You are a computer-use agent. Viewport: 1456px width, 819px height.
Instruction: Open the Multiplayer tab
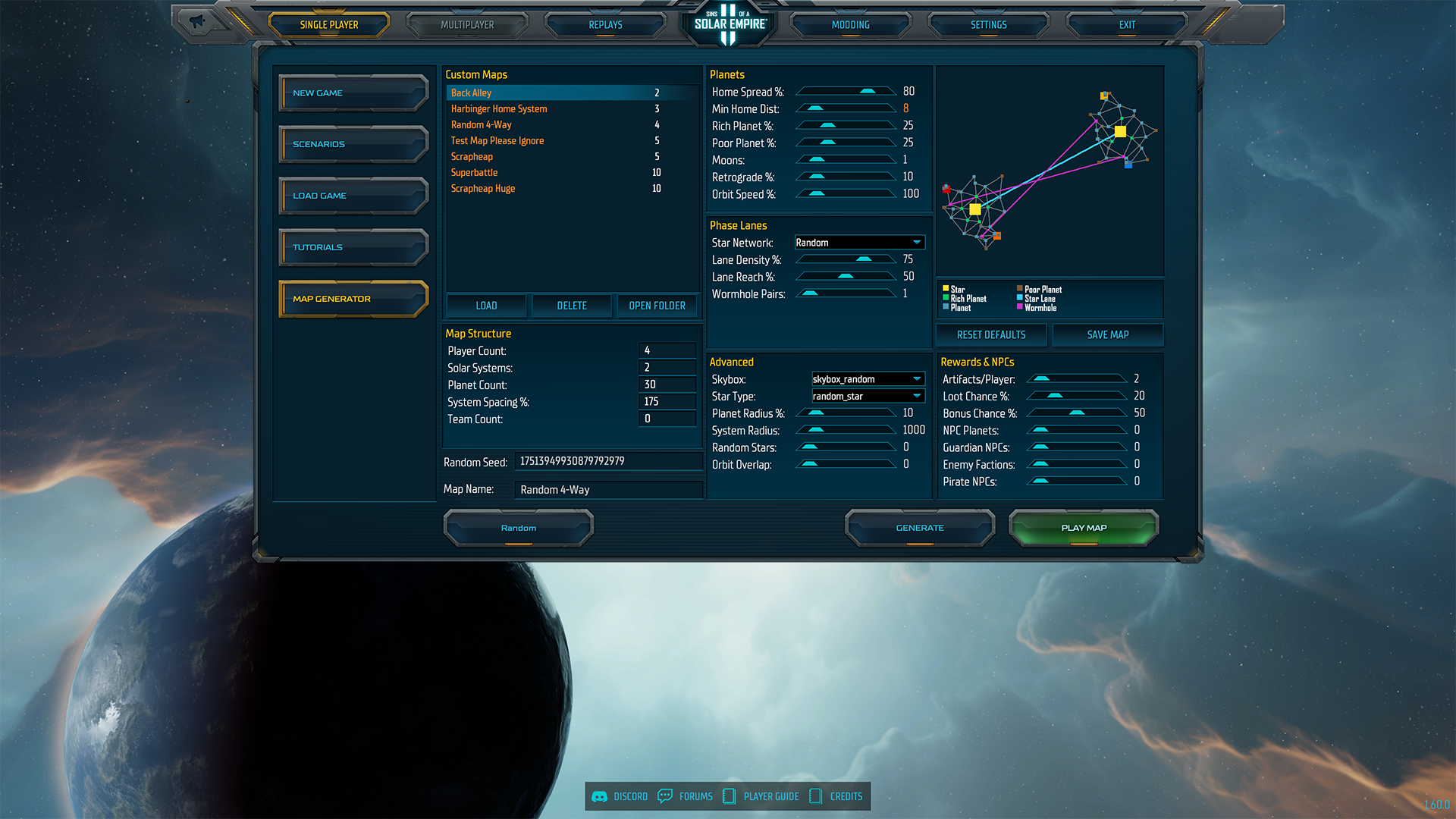pos(467,25)
